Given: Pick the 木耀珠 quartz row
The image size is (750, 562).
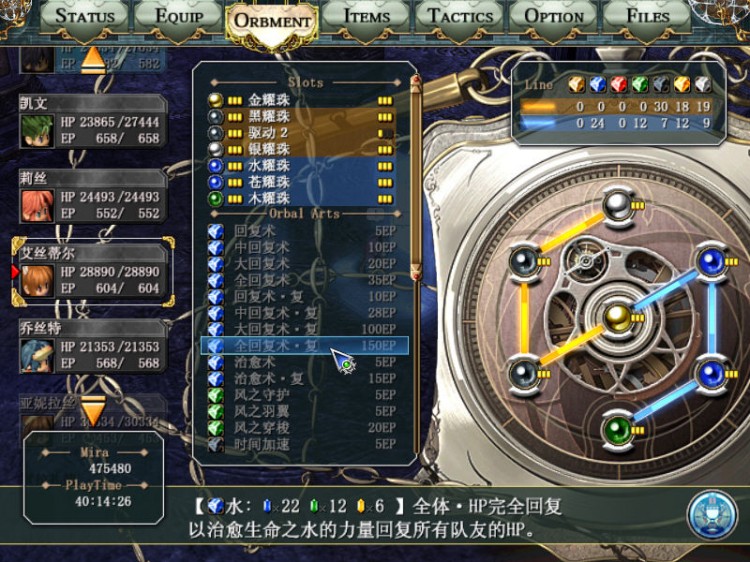Looking at the screenshot, I should (300, 198).
